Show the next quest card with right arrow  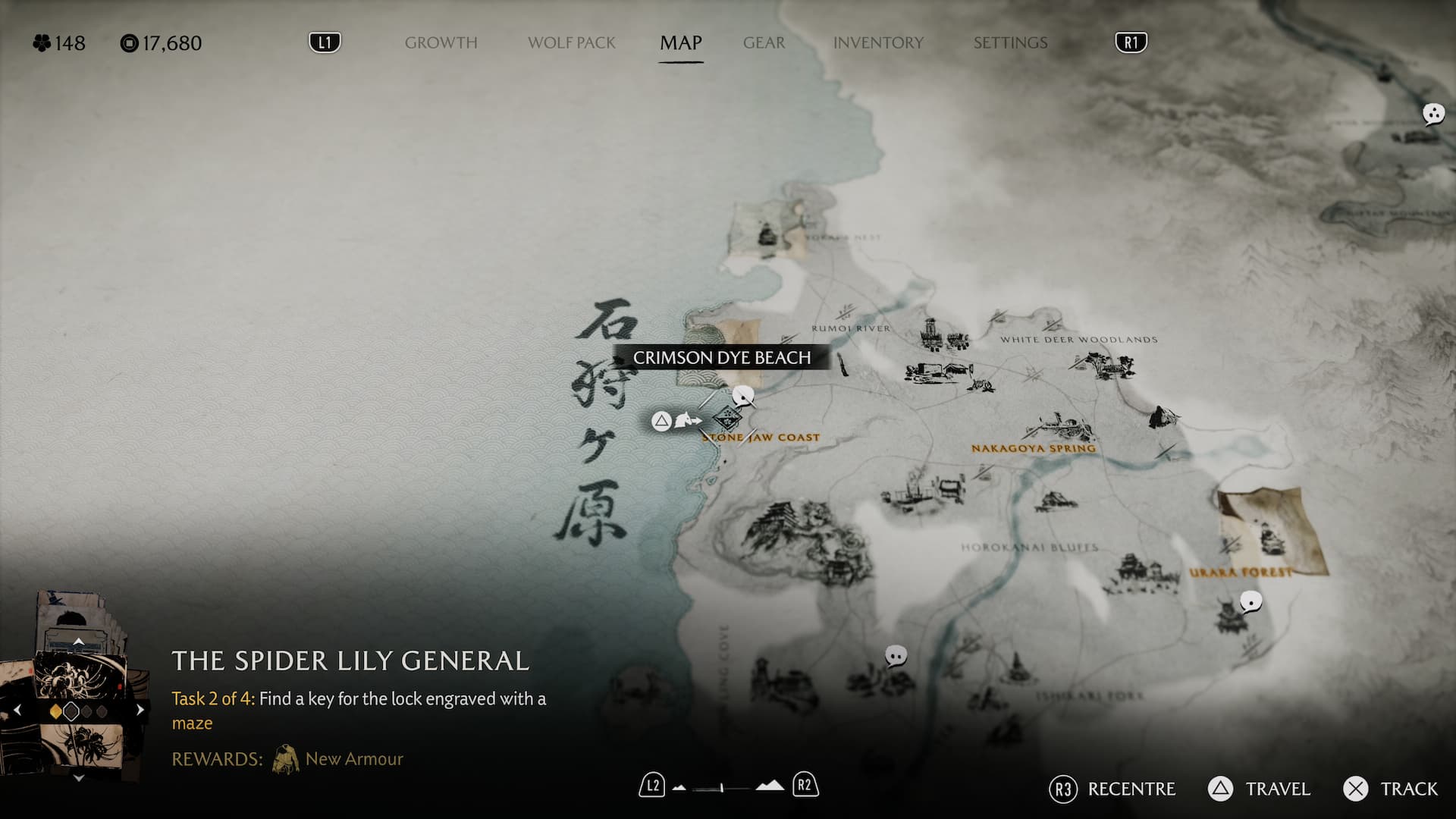click(x=140, y=711)
